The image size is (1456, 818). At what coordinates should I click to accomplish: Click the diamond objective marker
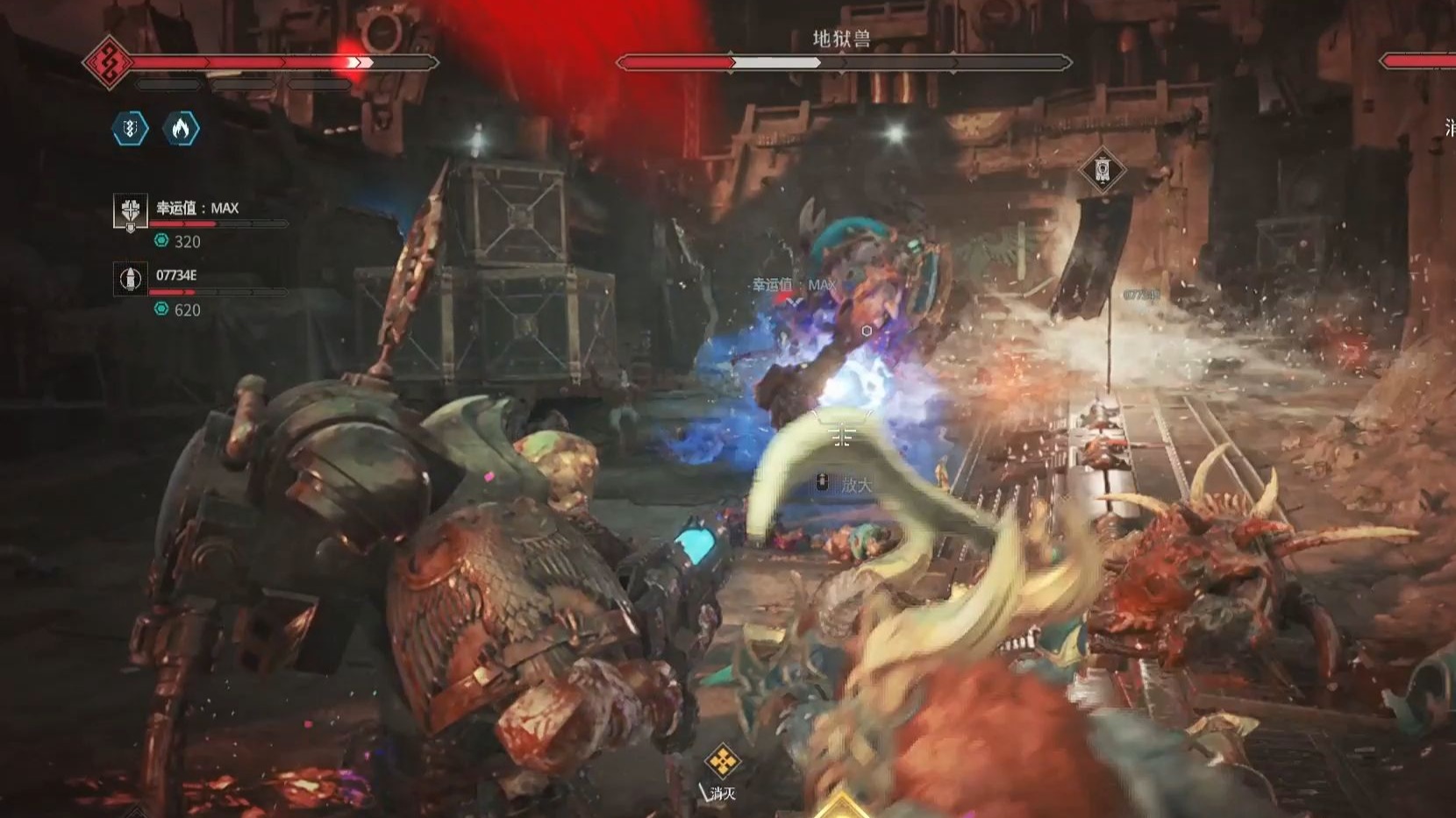coord(1103,169)
